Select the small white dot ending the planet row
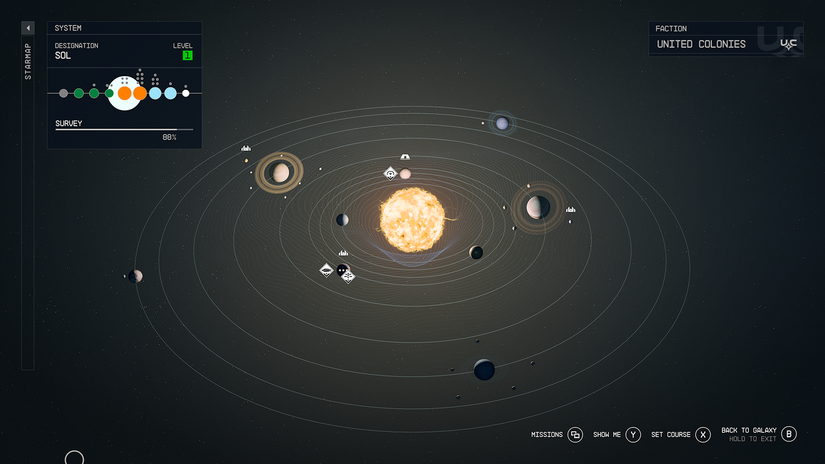The width and height of the screenshot is (825, 464). (186, 93)
